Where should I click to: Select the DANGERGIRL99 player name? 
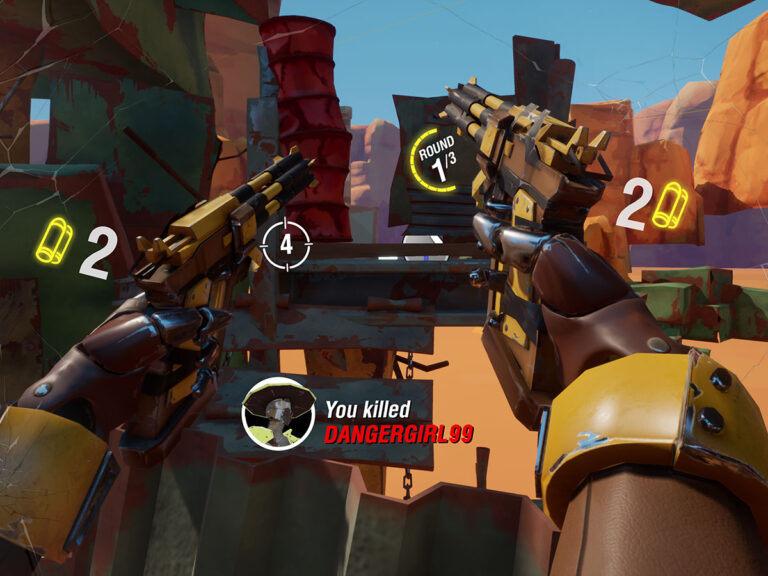[398, 434]
